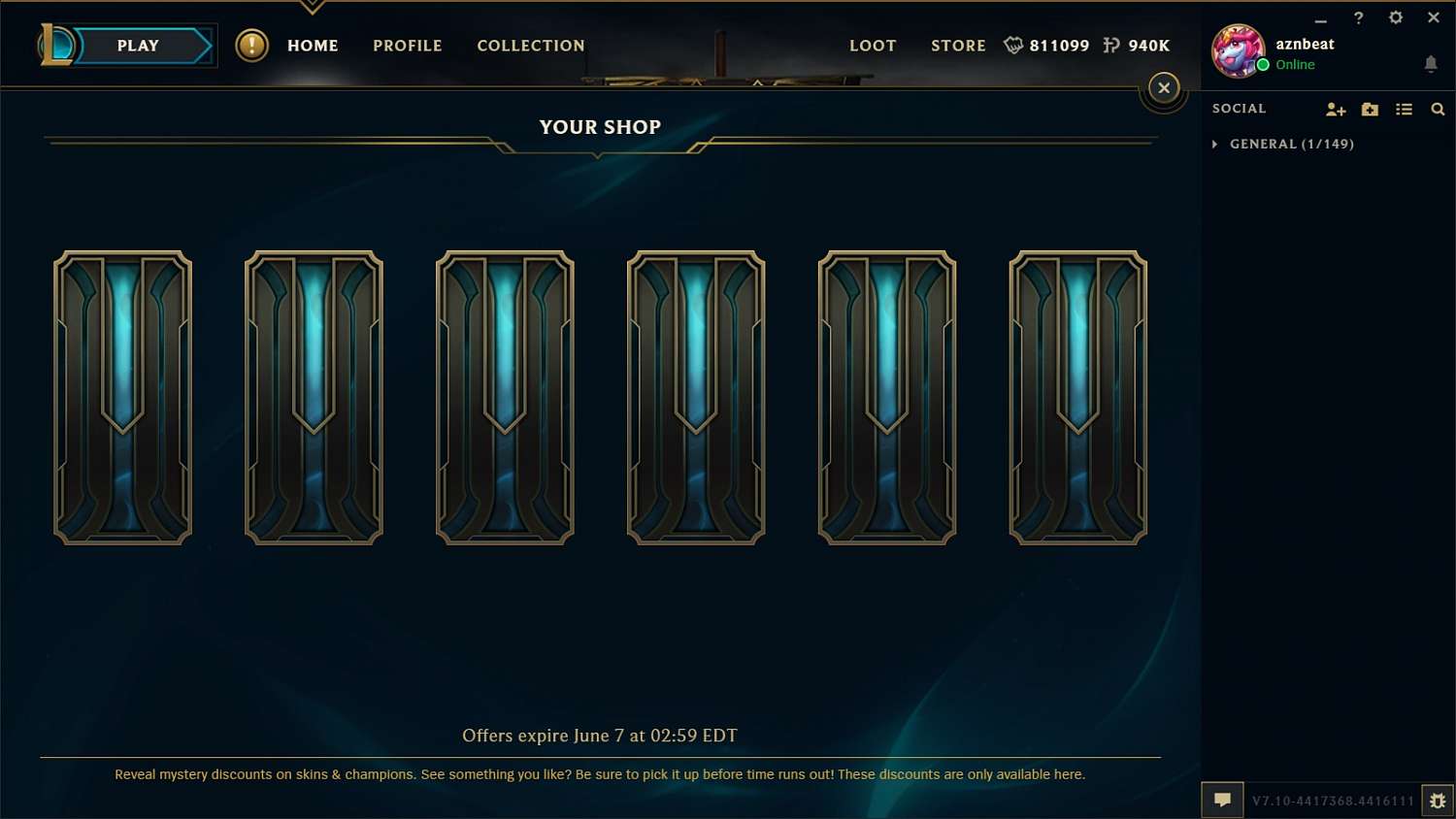Switch to the PROFILE tab
The width and height of the screenshot is (1456, 819).
(x=407, y=46)
